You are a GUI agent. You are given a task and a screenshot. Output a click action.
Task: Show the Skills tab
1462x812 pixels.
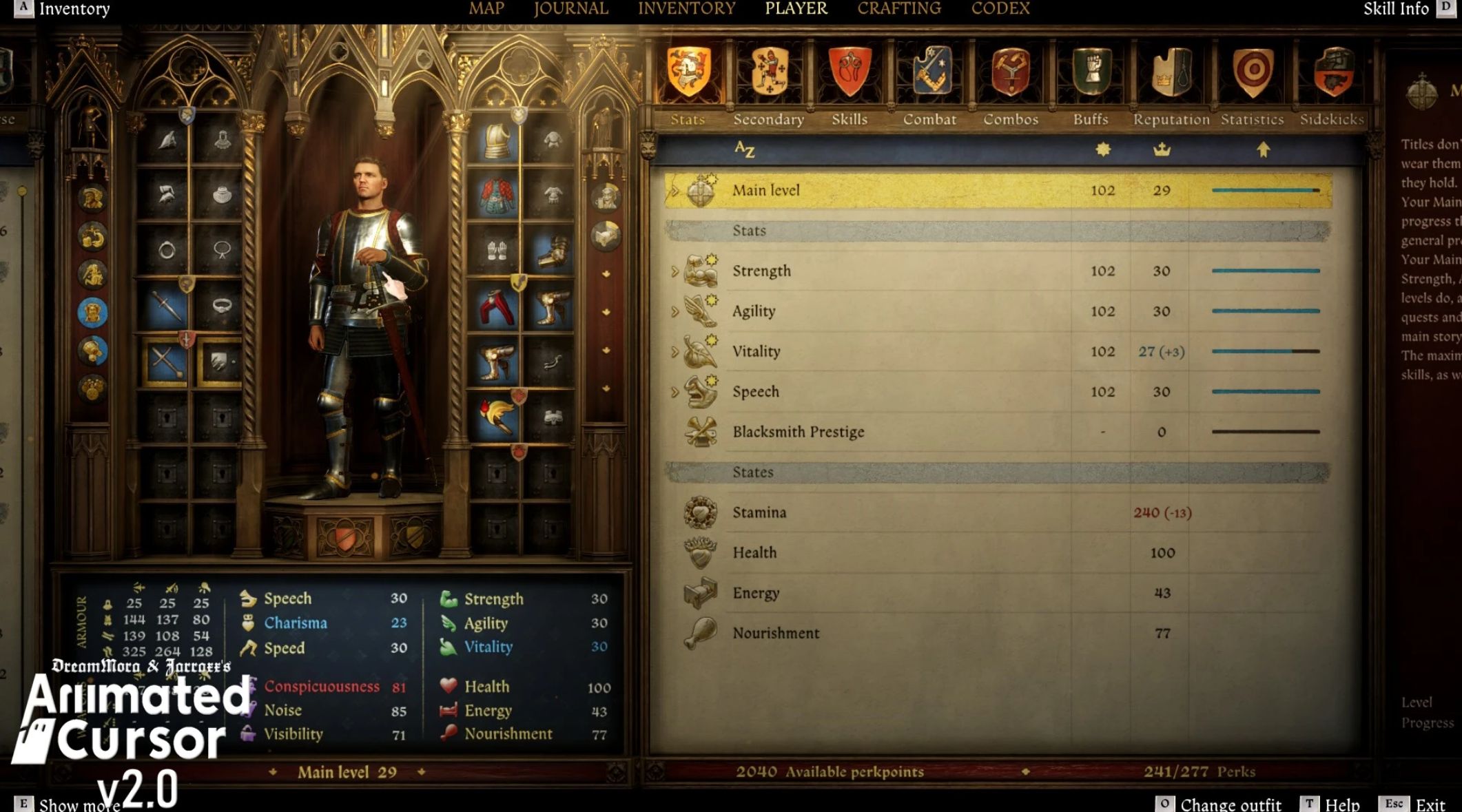click(x=849, y=83)
